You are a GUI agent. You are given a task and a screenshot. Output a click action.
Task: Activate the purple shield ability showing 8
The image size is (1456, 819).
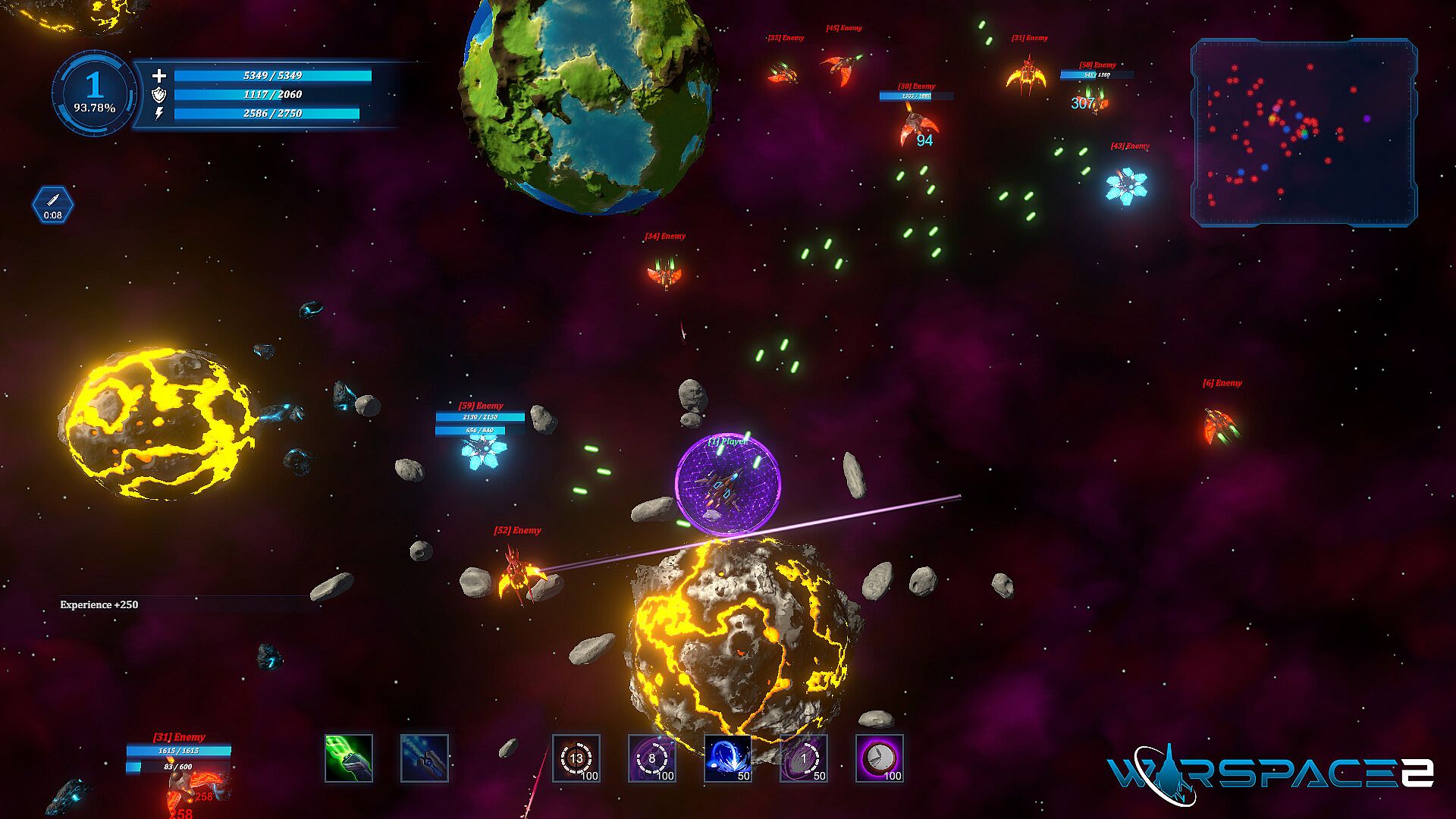coord(652,758)
